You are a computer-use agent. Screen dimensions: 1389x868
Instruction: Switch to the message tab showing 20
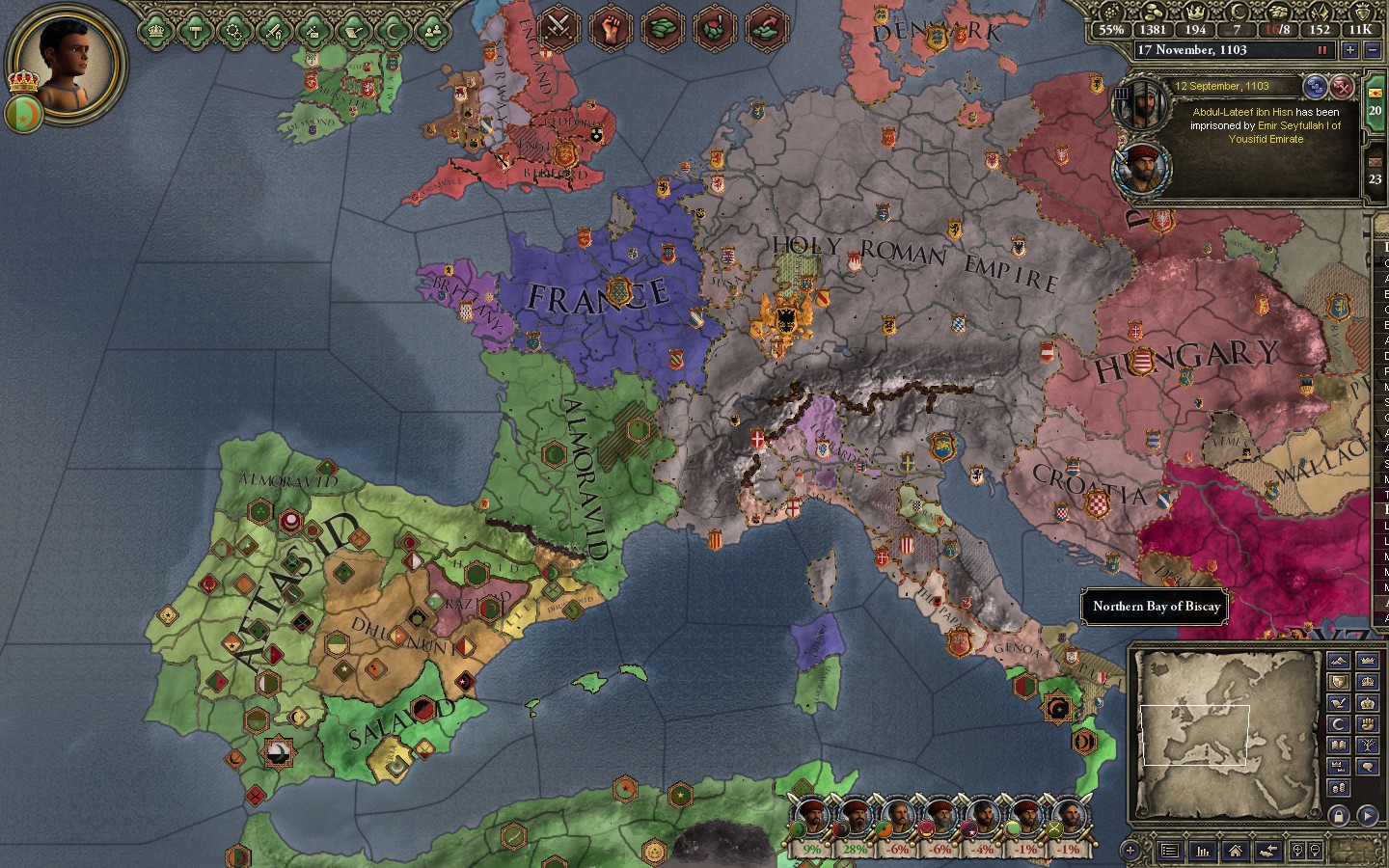(x=1375, y=102)
